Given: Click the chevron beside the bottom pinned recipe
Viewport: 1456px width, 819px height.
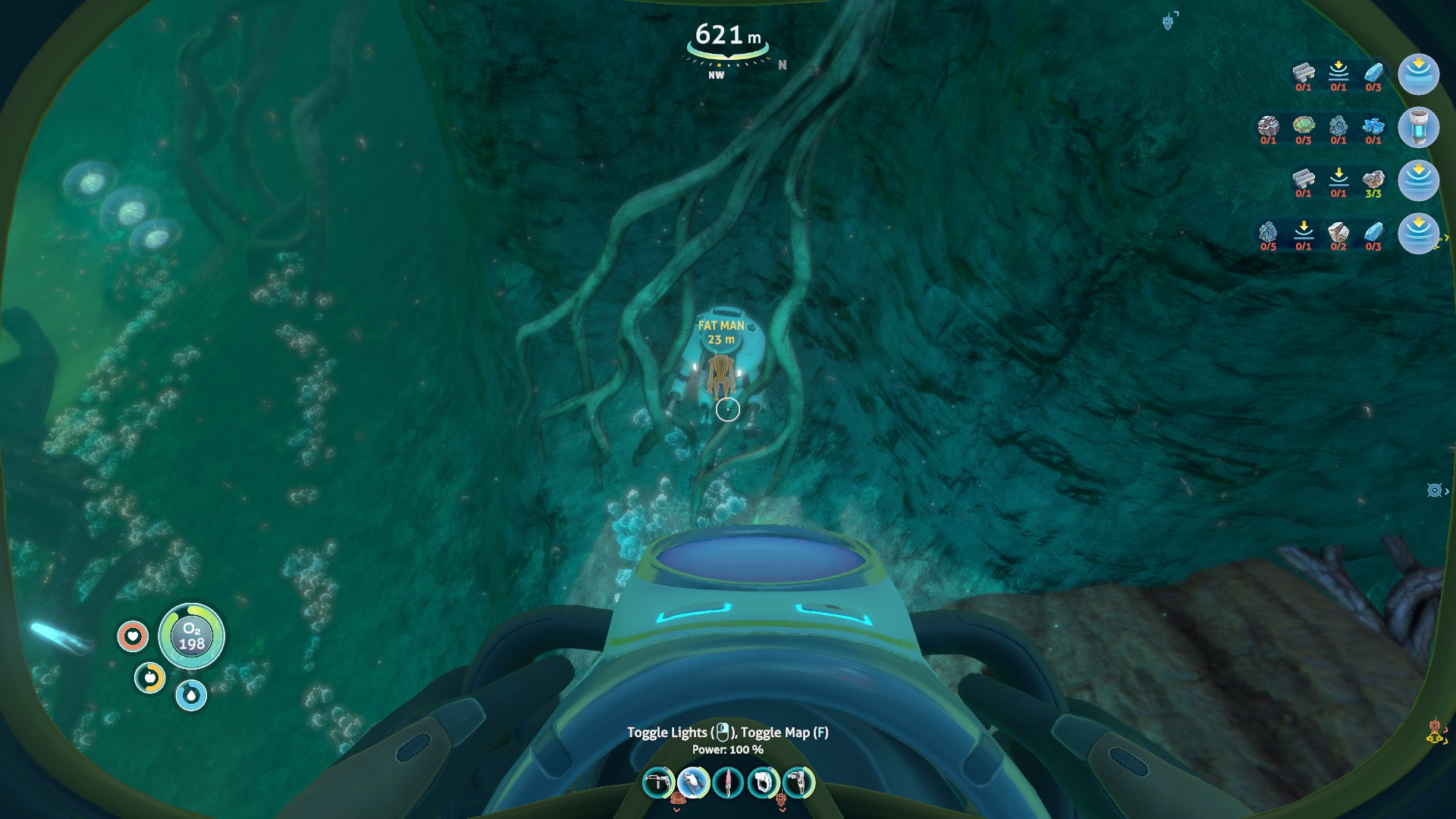Looking at the screenshot, I should (x=1446, y=236).
